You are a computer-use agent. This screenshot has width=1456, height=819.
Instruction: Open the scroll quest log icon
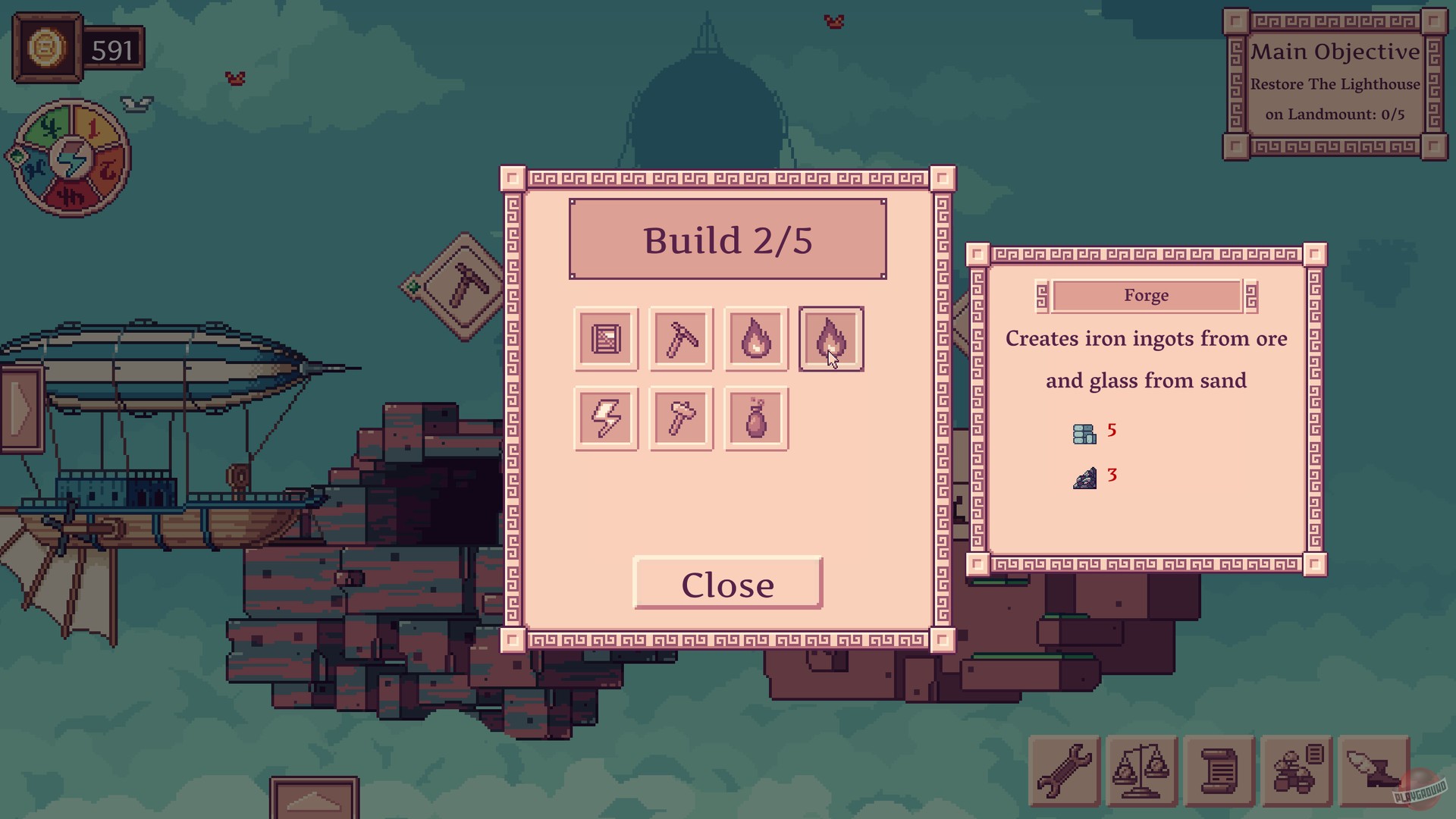point(1219,770)
